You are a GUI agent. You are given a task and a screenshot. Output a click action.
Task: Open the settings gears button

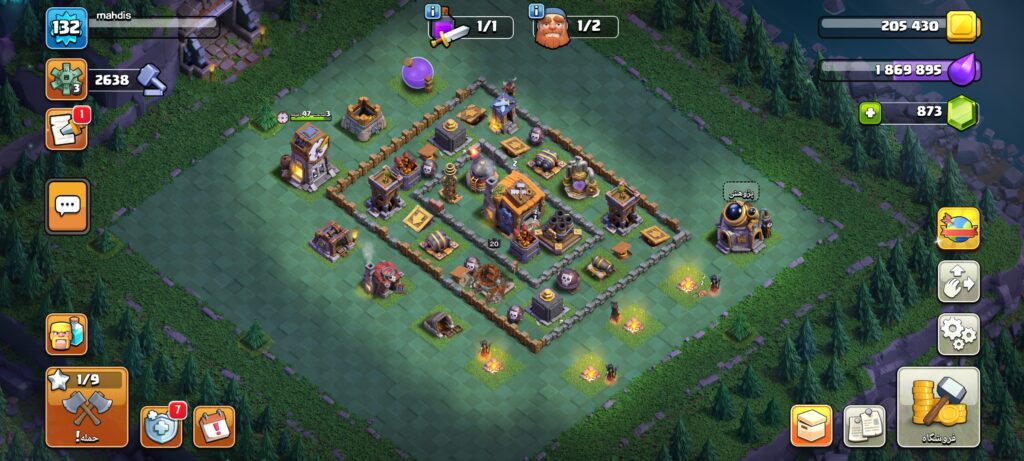pyautogui.click(x=958, y=334)
